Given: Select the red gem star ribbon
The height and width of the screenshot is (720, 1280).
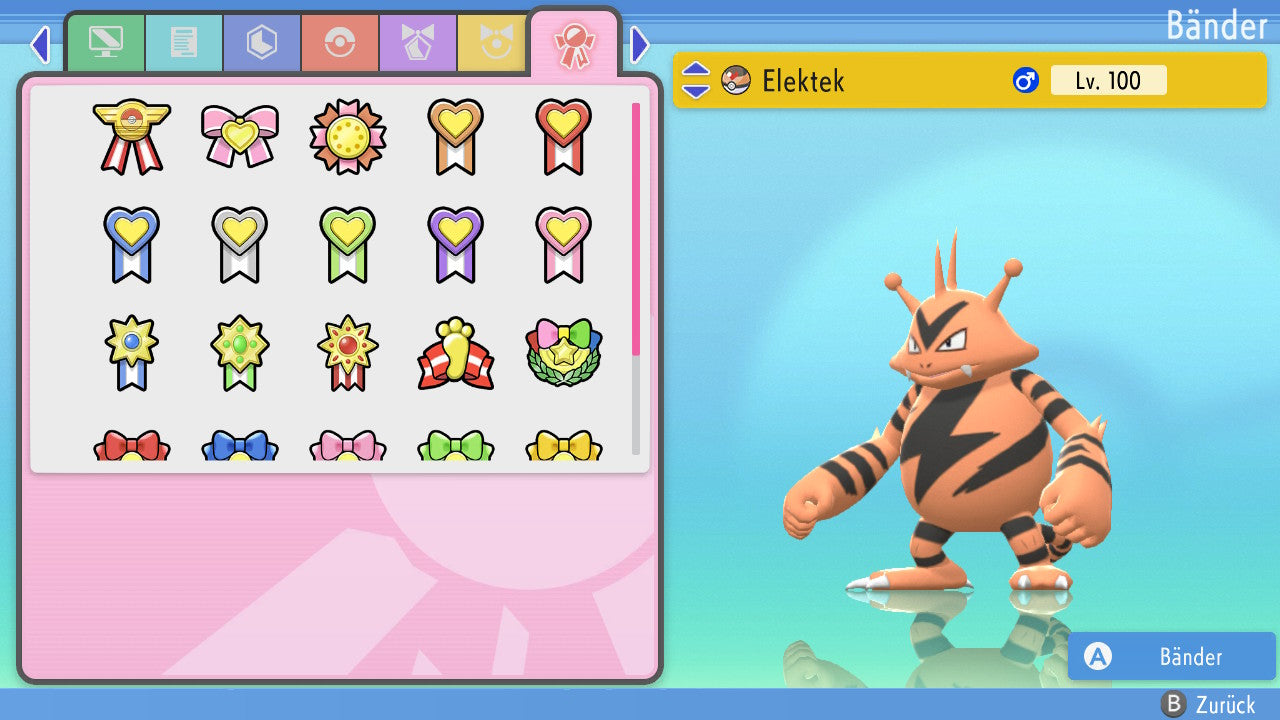Looking at the screenshot, I should pos(348,352).
